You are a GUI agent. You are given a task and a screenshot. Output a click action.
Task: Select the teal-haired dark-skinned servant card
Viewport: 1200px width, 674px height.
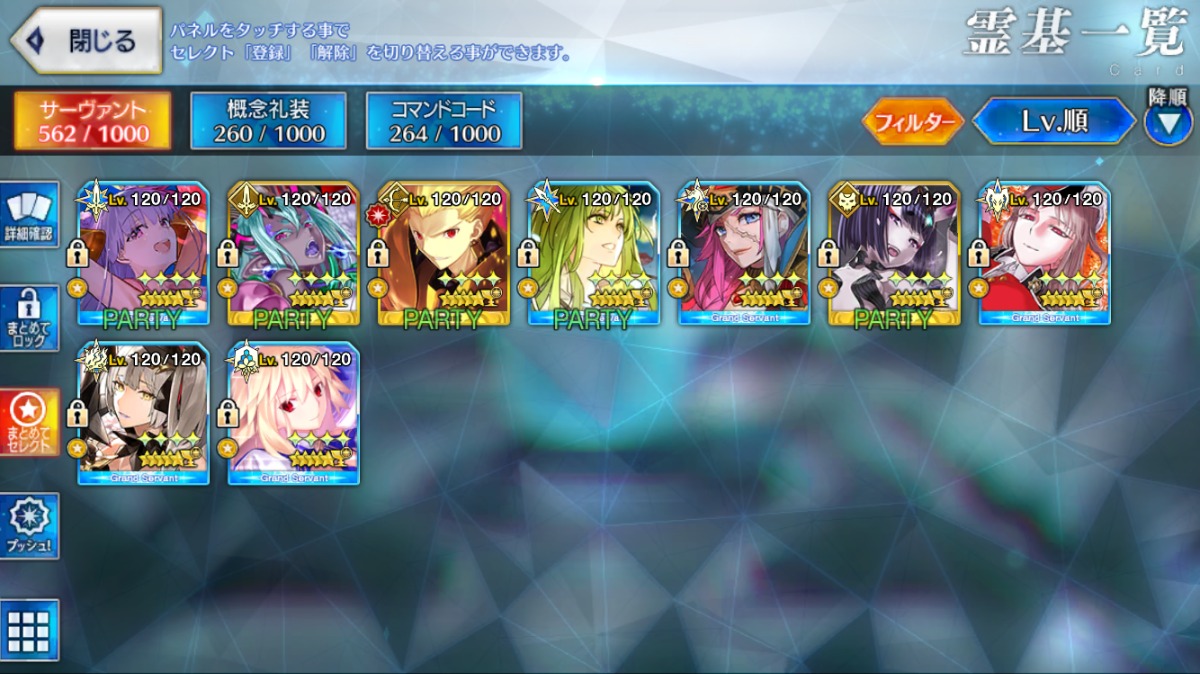click(x=294, y=255)
